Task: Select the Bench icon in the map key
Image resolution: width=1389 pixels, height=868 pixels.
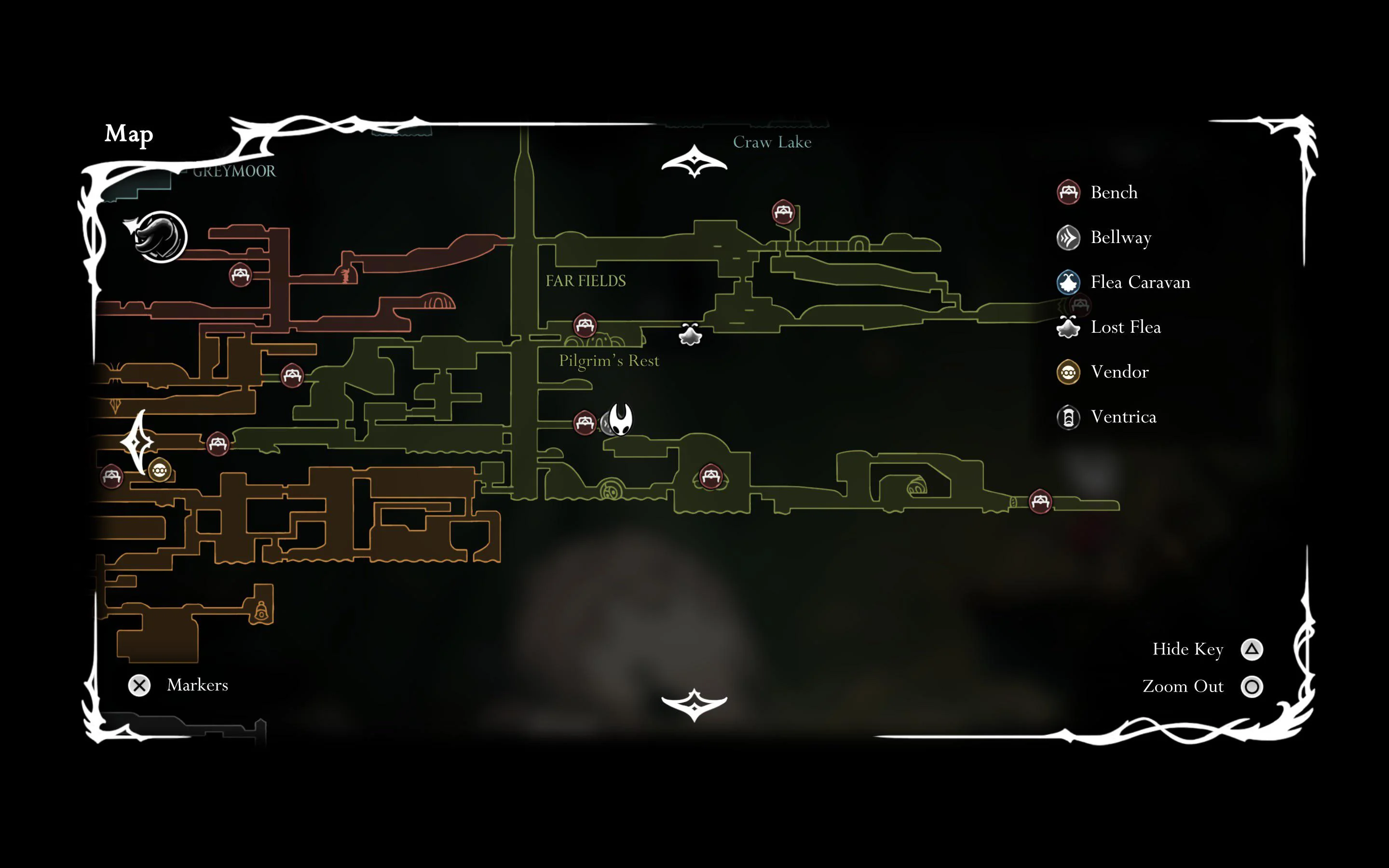Action: [x=1069, y=193]
